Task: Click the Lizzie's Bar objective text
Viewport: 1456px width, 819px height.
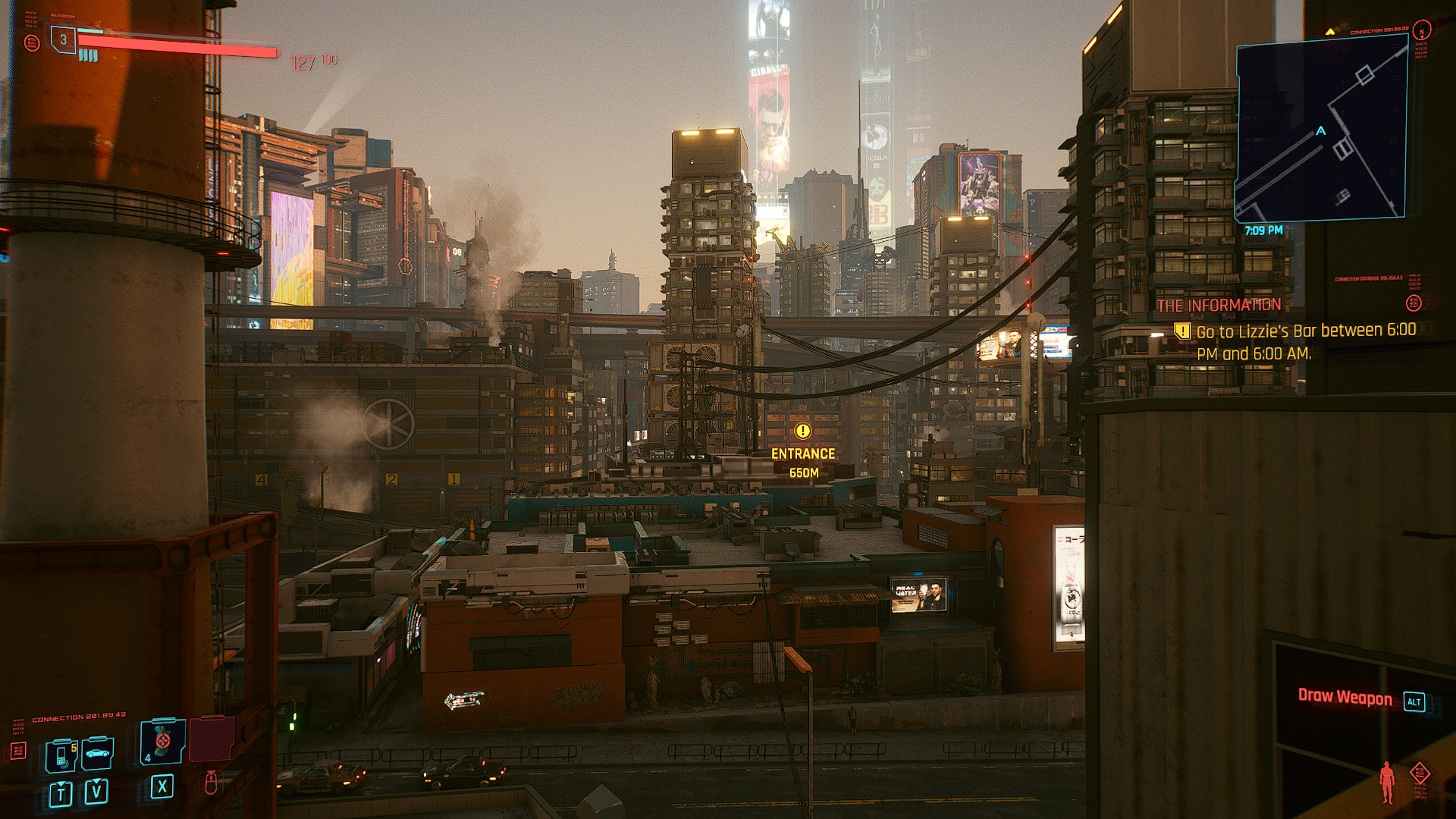Action: click(x=1305, y=342)
